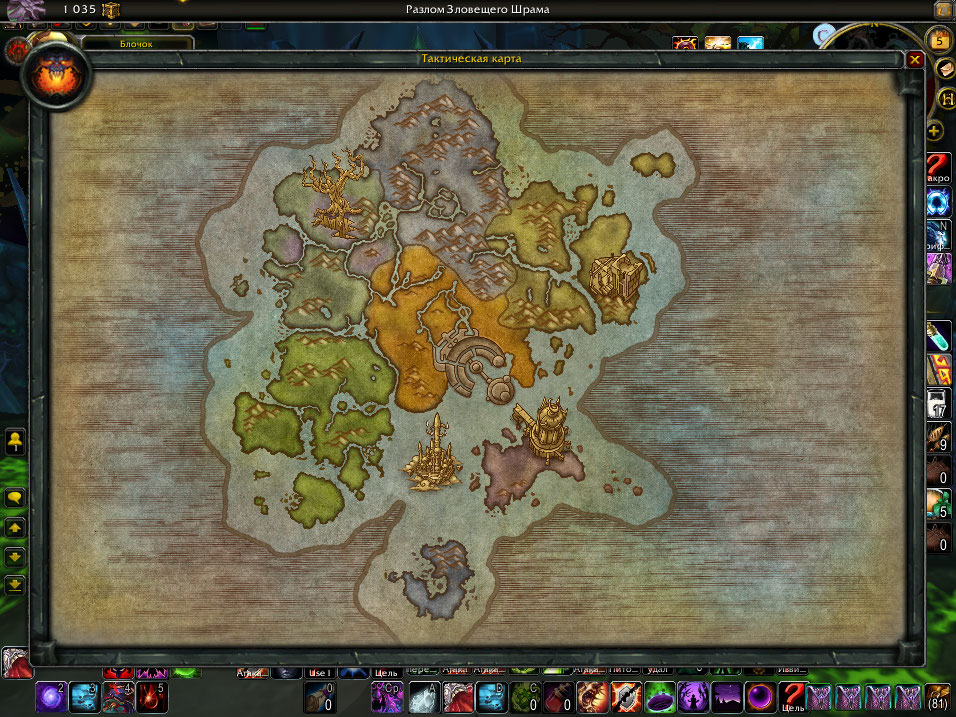Click the yellow bell button on the left

pos(15,439)
